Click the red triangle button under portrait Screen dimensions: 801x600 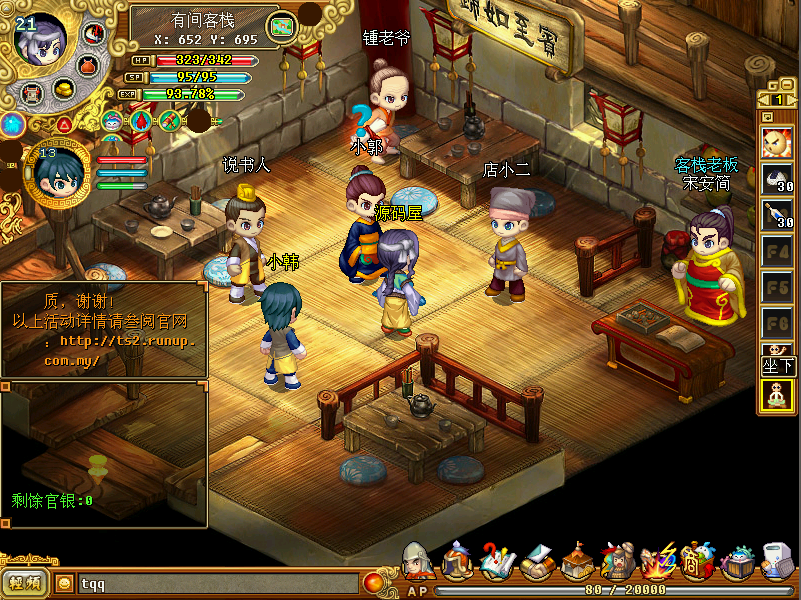click(64, 124)
